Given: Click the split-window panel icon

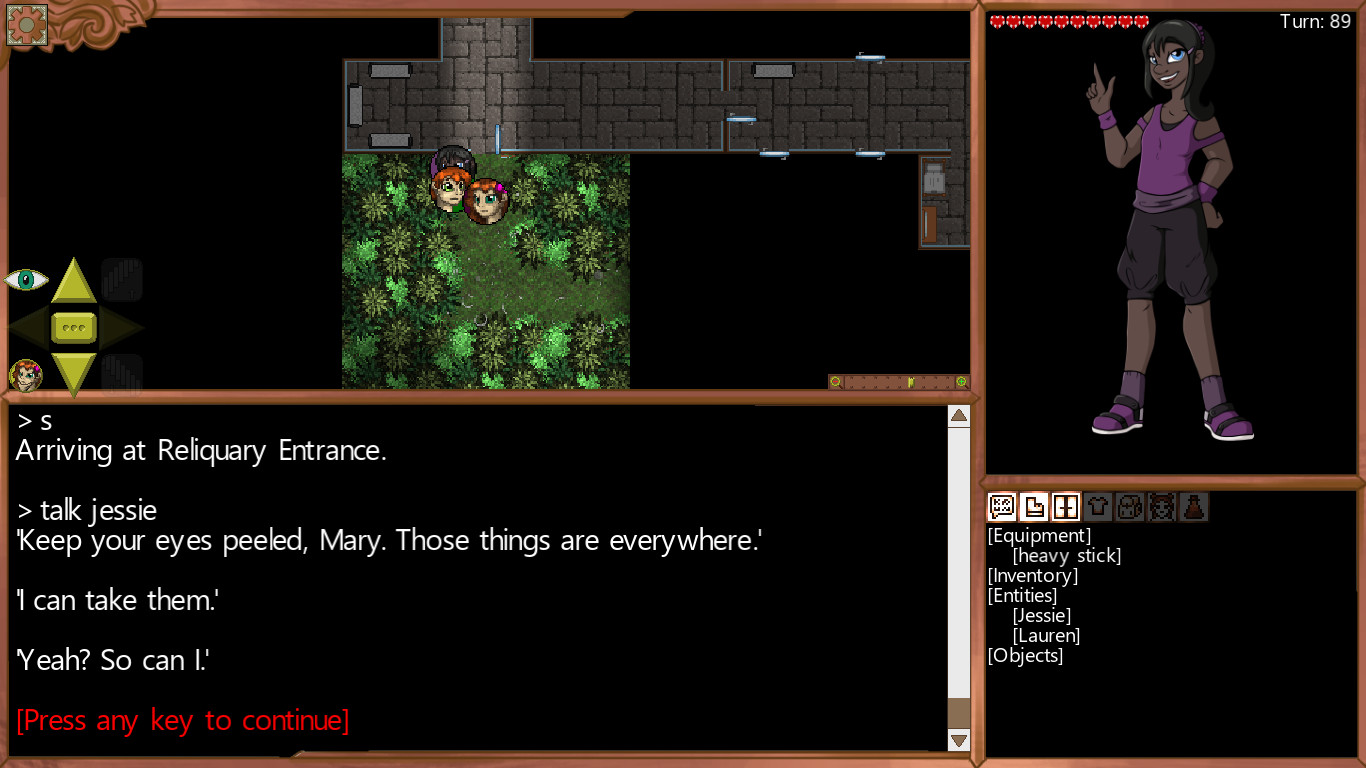Looking at the screenshot, I should click(x=1065, y=507).
